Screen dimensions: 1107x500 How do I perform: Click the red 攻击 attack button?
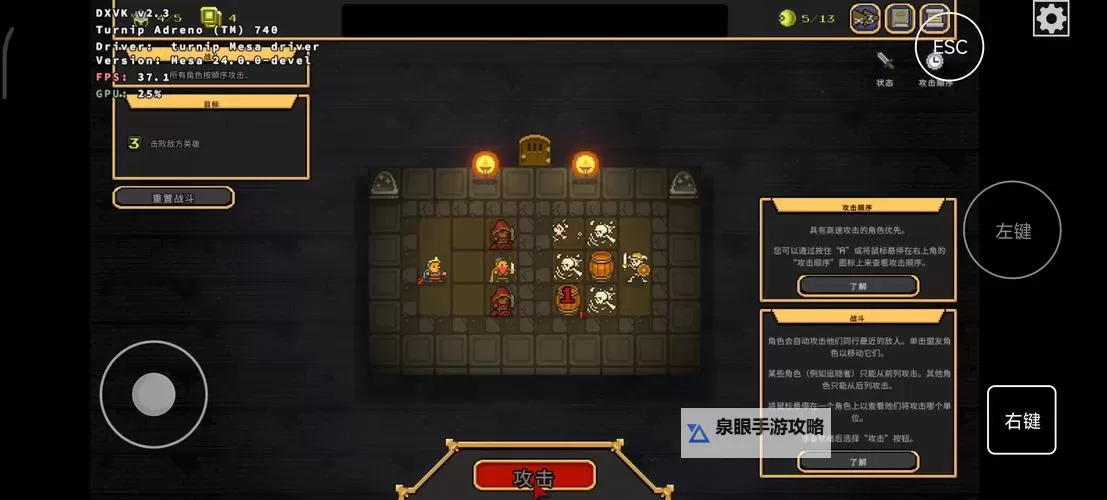[534, 475]
